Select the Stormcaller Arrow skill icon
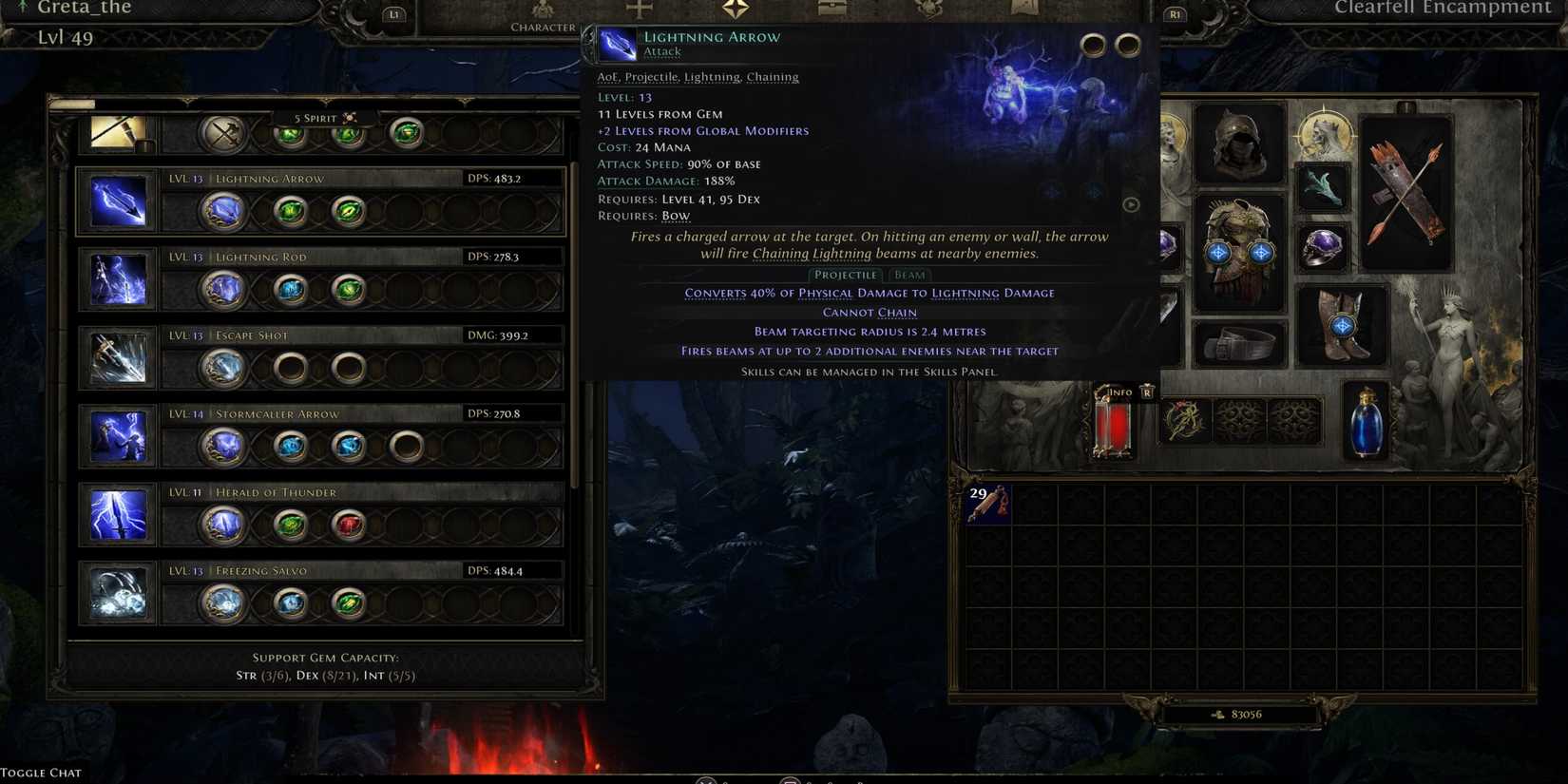1568x784 pixels. point(118,437)
